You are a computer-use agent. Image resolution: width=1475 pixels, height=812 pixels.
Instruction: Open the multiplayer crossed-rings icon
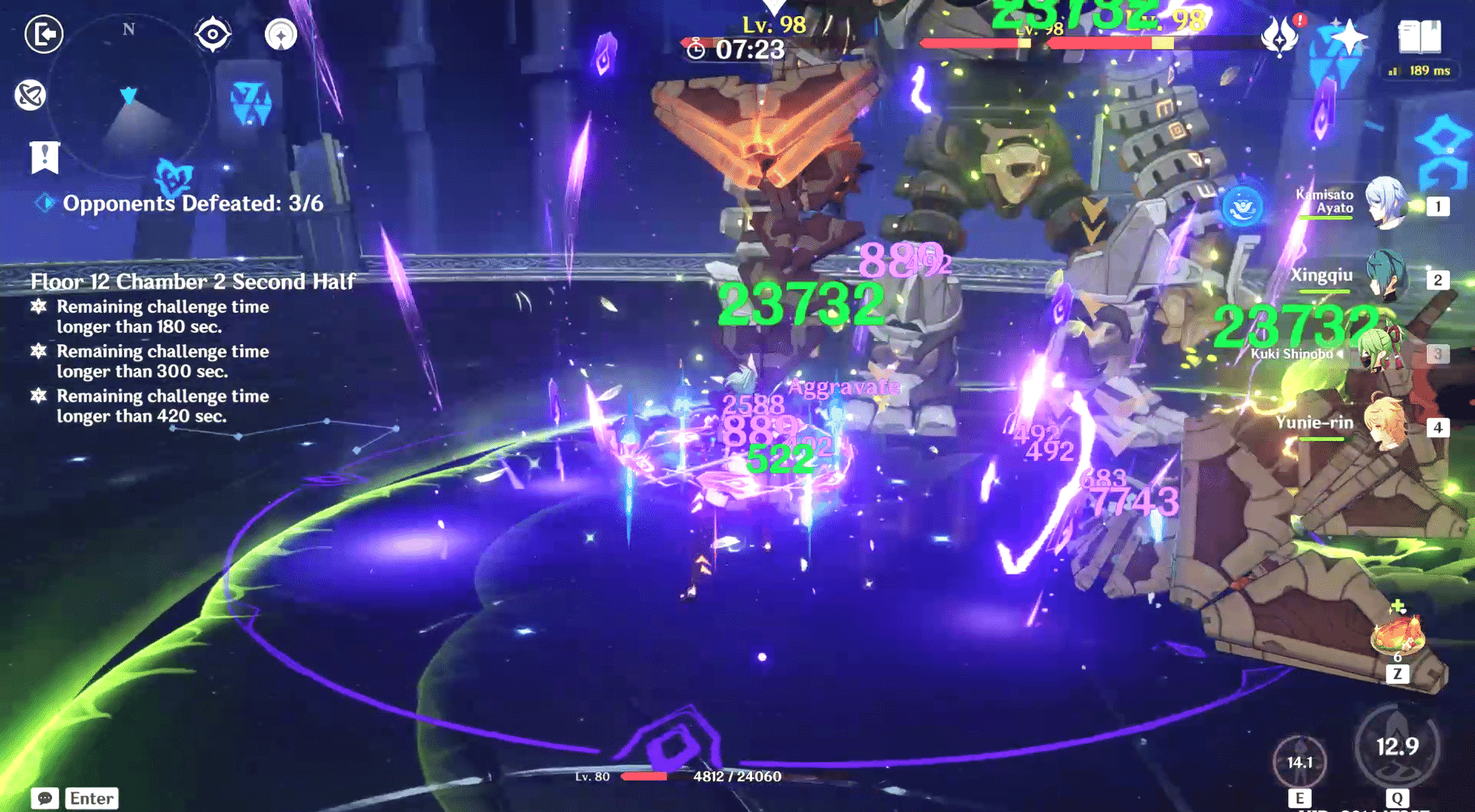[x=28, y=96]
